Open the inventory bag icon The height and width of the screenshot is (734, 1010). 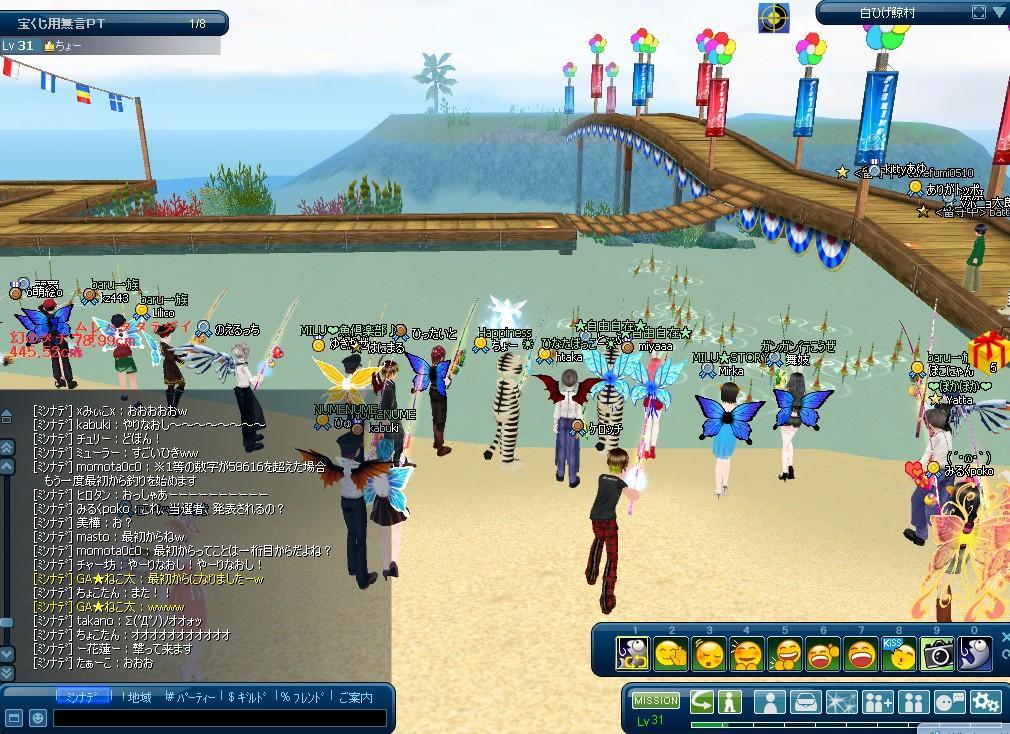pyautogui.click(x=805, y=702)
